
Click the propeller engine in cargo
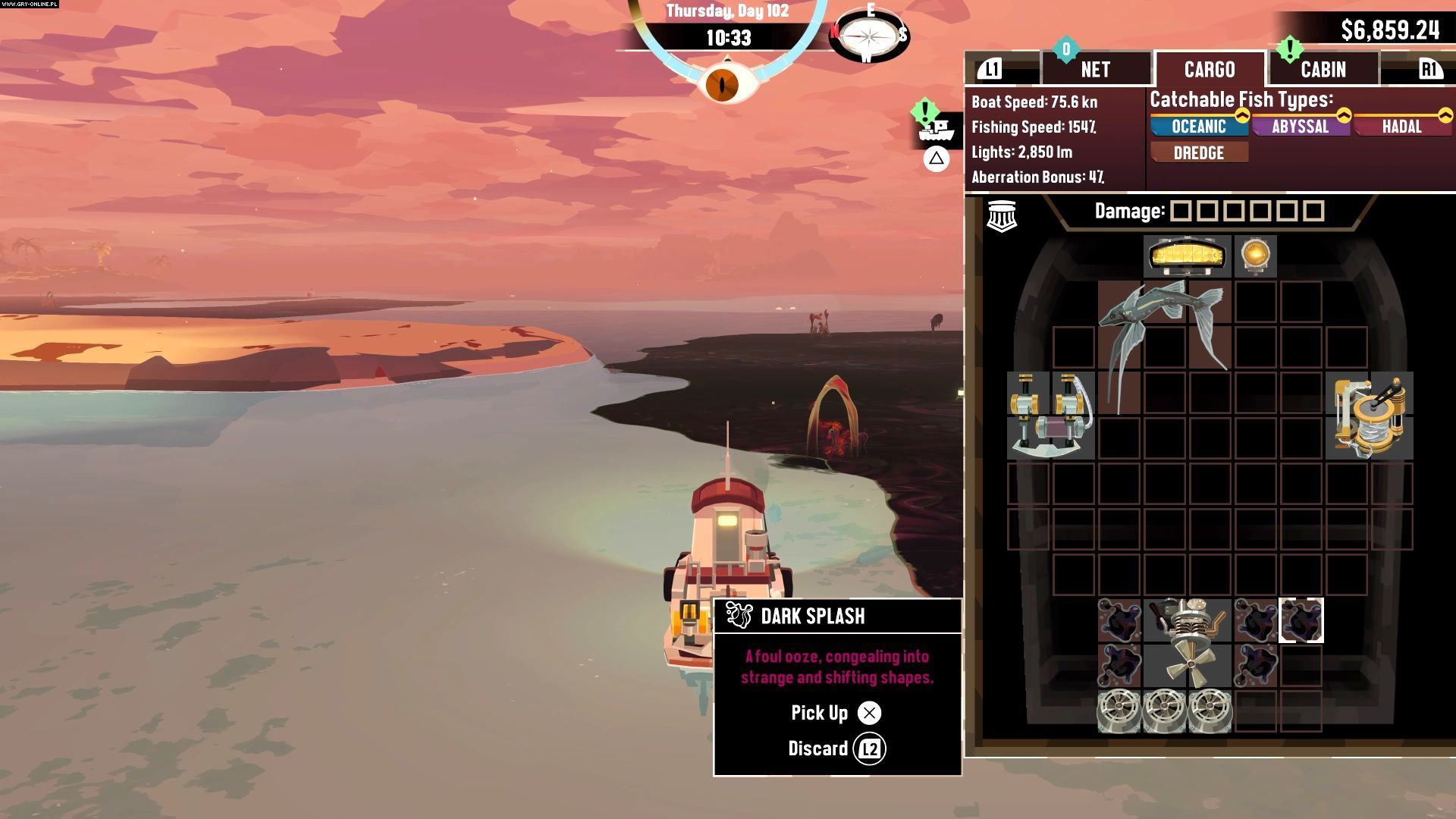tap(1187, 643)
